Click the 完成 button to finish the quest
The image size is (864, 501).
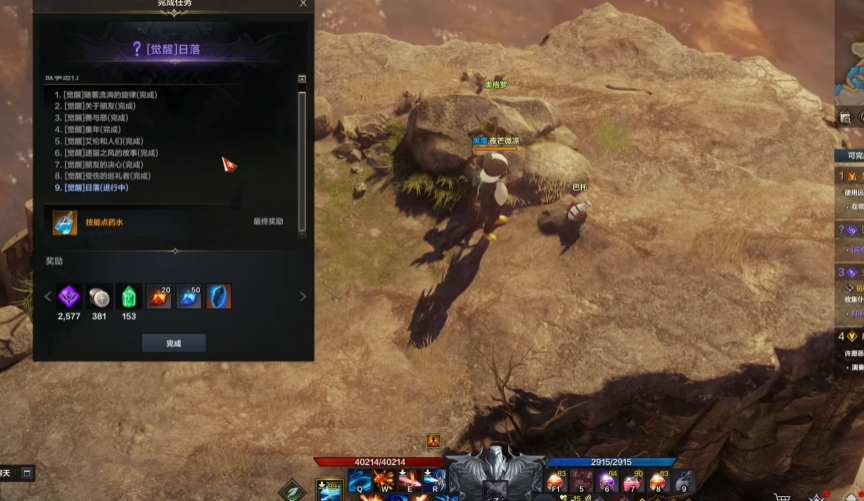[x=173, y=343]
